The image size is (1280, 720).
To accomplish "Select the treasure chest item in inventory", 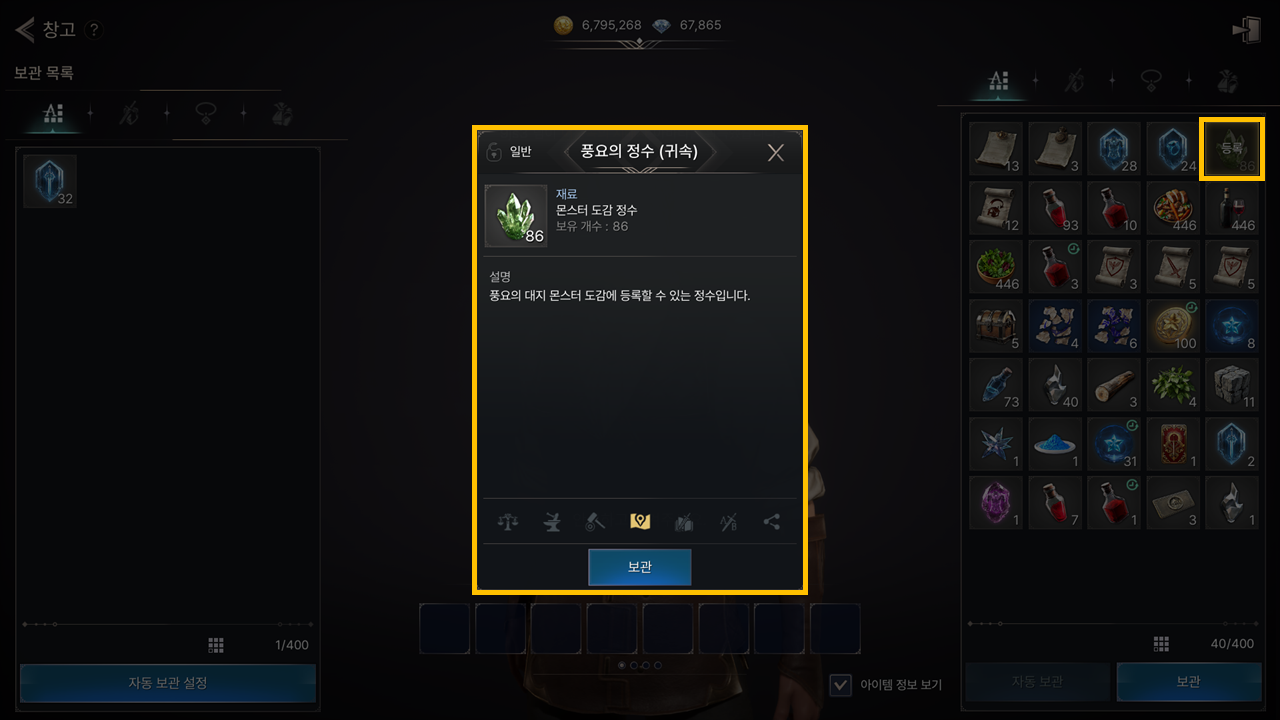I will coord(996,326).
